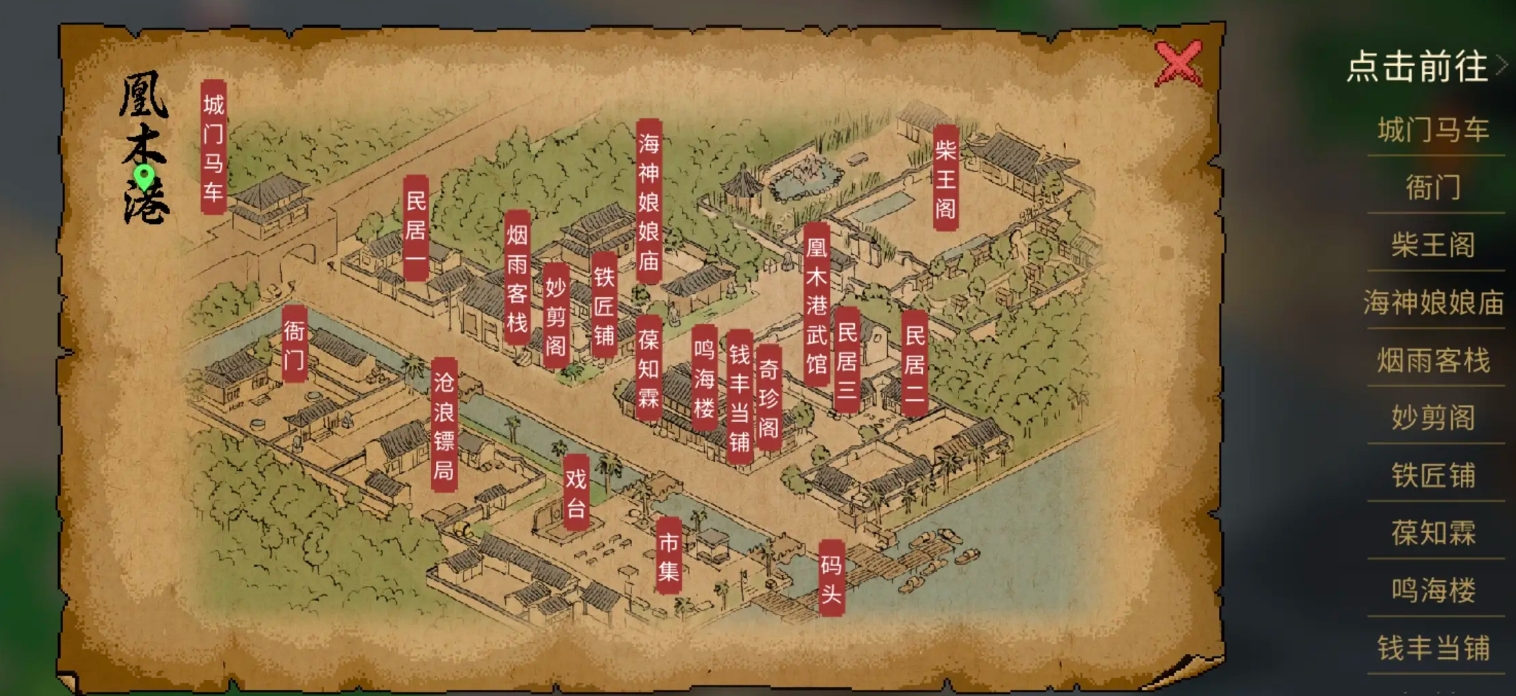Close the map with the red X
The width and height of the screenshot is (1516, 696).
coord(1179,65)
